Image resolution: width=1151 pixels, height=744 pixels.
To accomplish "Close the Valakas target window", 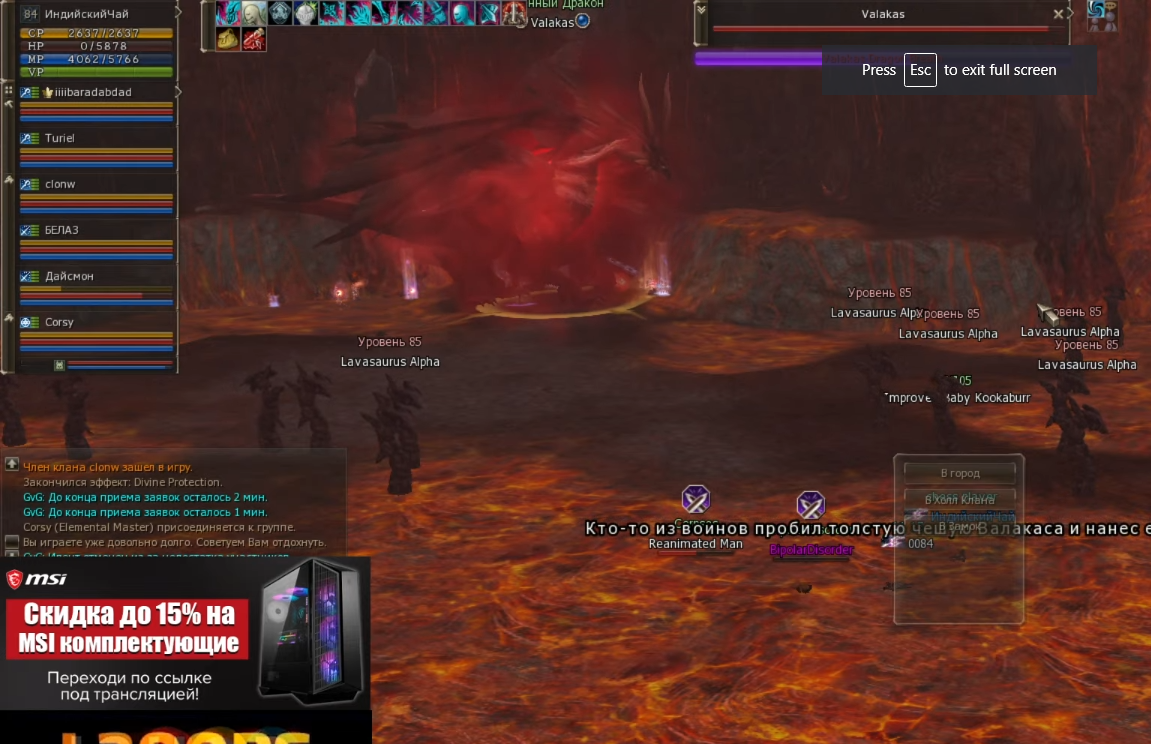I will (x=1059, y=14).
